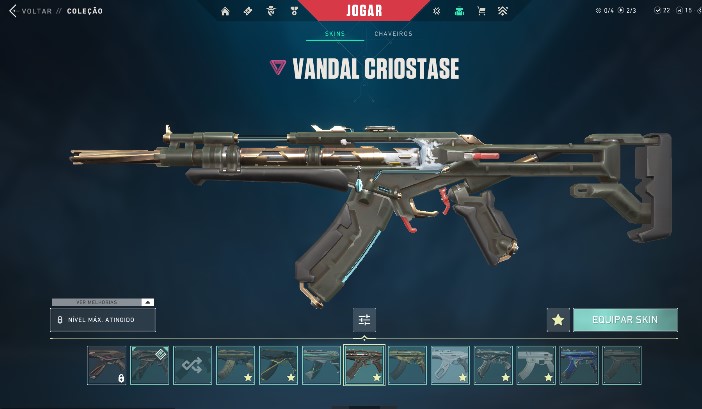Screen dimensions: 702x409
Task: Choose the blue Vandal skin thumbnail
Action: pyautogui.click(x=579, y=365)
